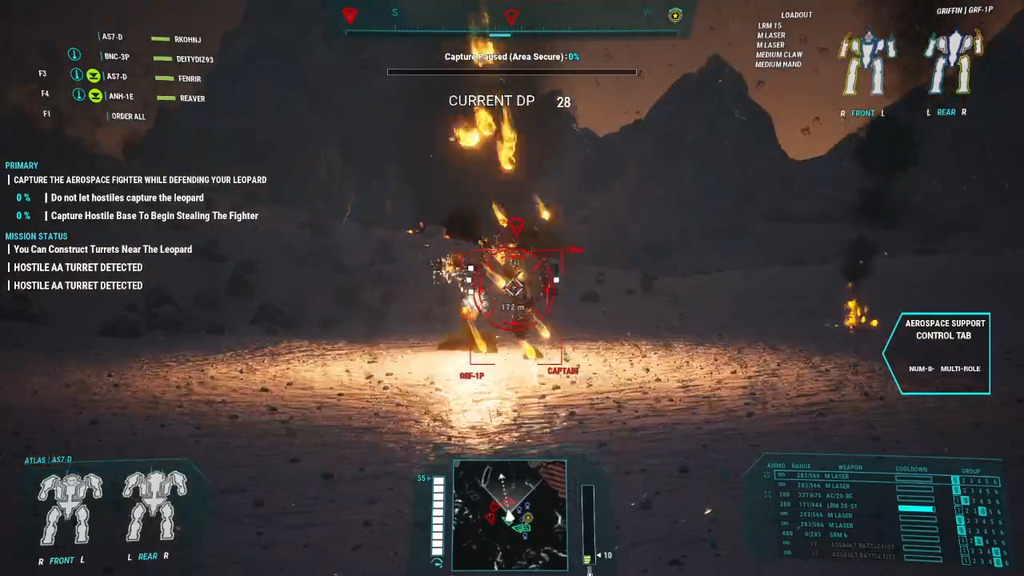Choose the Order All lance command
Image resolution: width=1024 pixels, height=576 pixels.
pos(128,116)
